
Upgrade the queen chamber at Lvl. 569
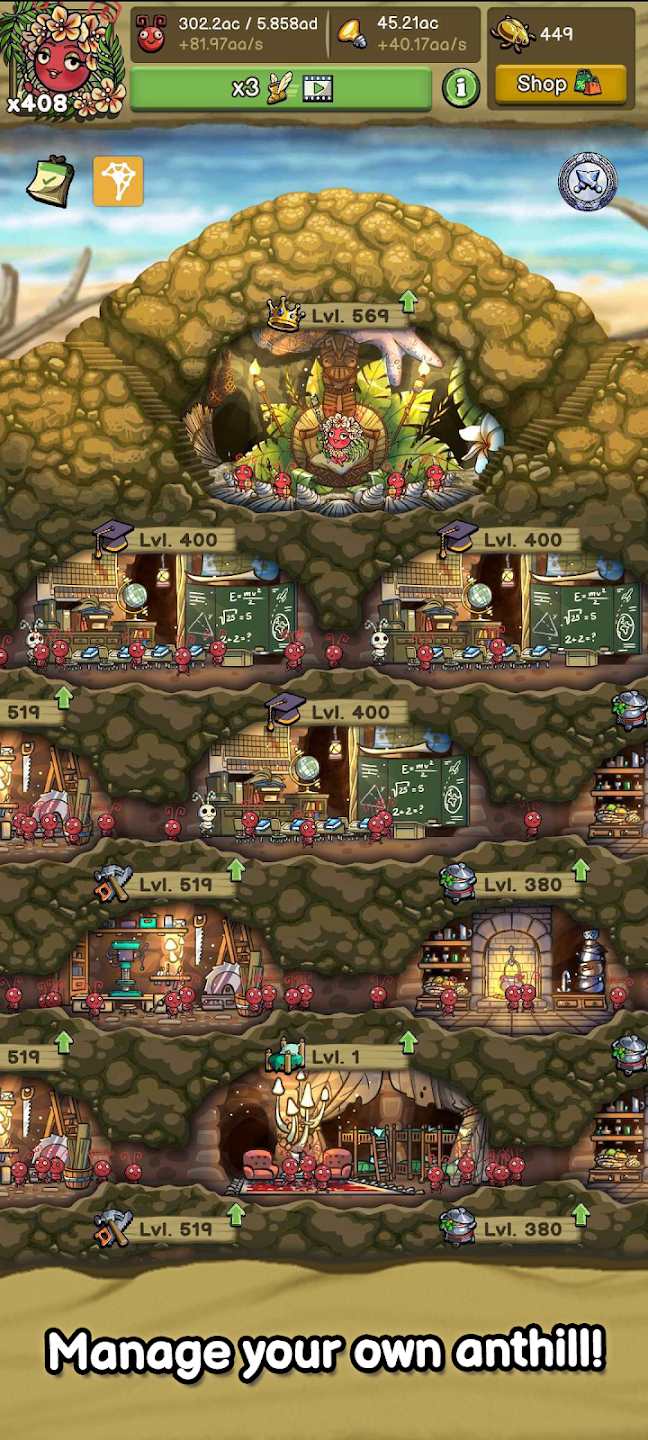click(407, 301)
